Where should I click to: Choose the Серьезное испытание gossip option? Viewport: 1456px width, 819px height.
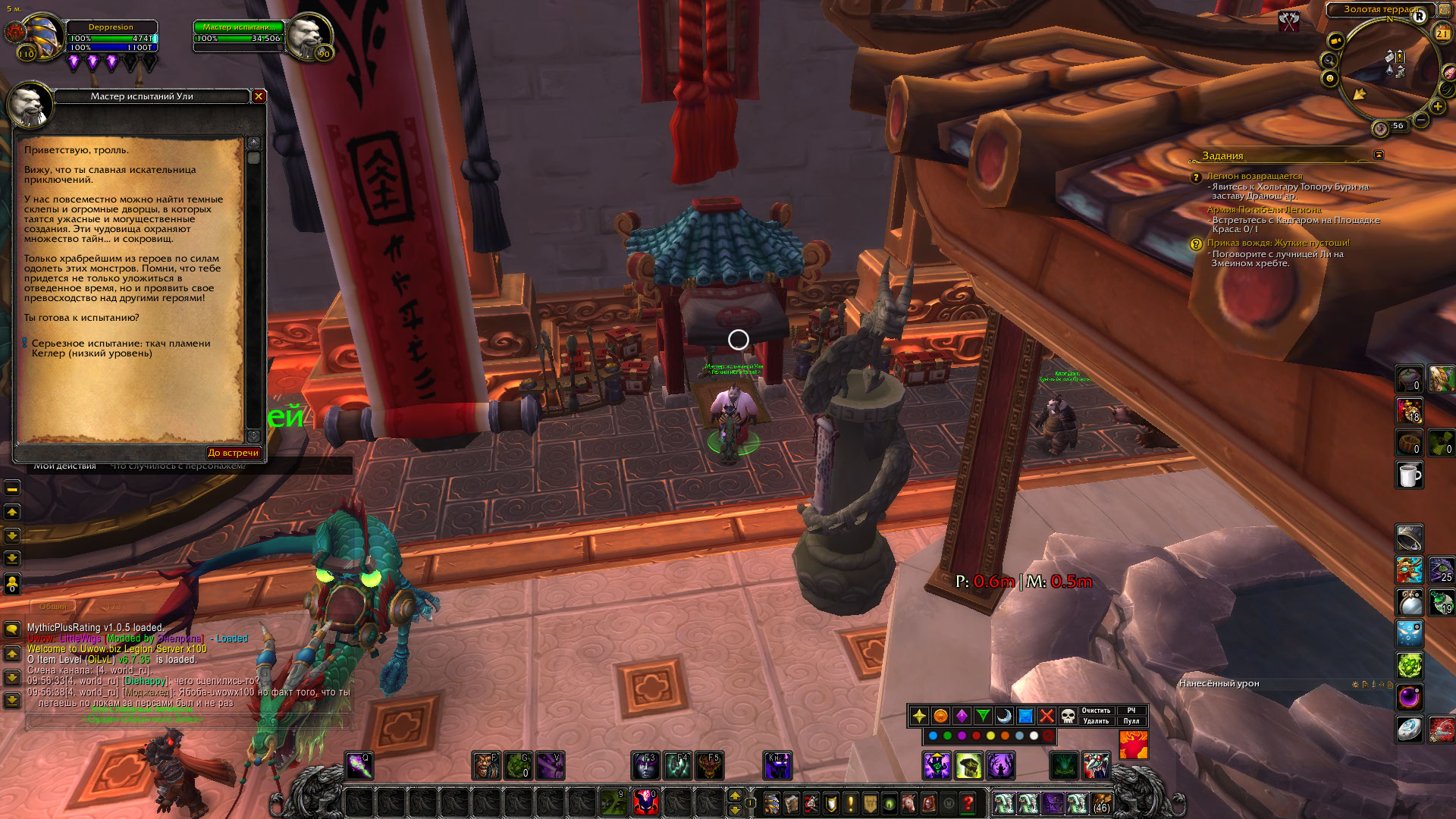pos(121,348)
